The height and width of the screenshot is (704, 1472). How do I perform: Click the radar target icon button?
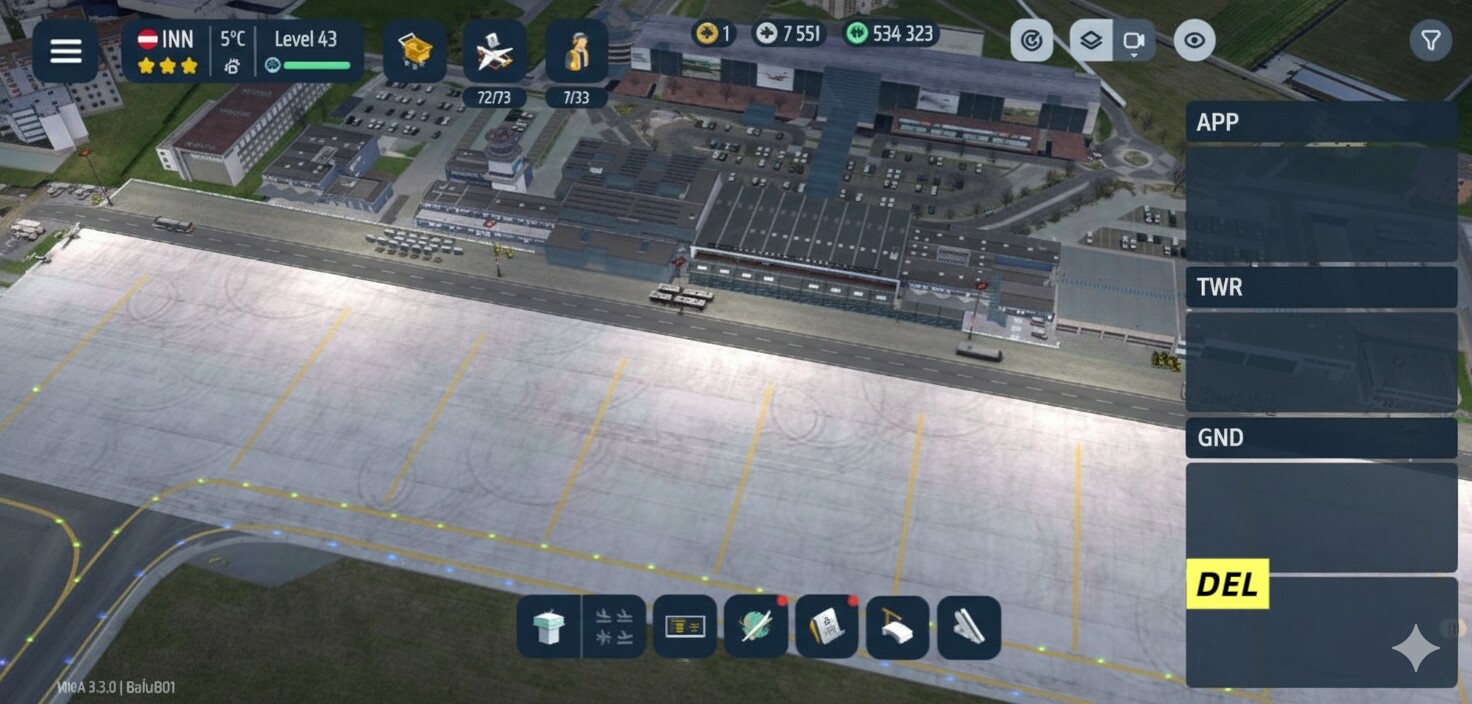(1031, 41)
